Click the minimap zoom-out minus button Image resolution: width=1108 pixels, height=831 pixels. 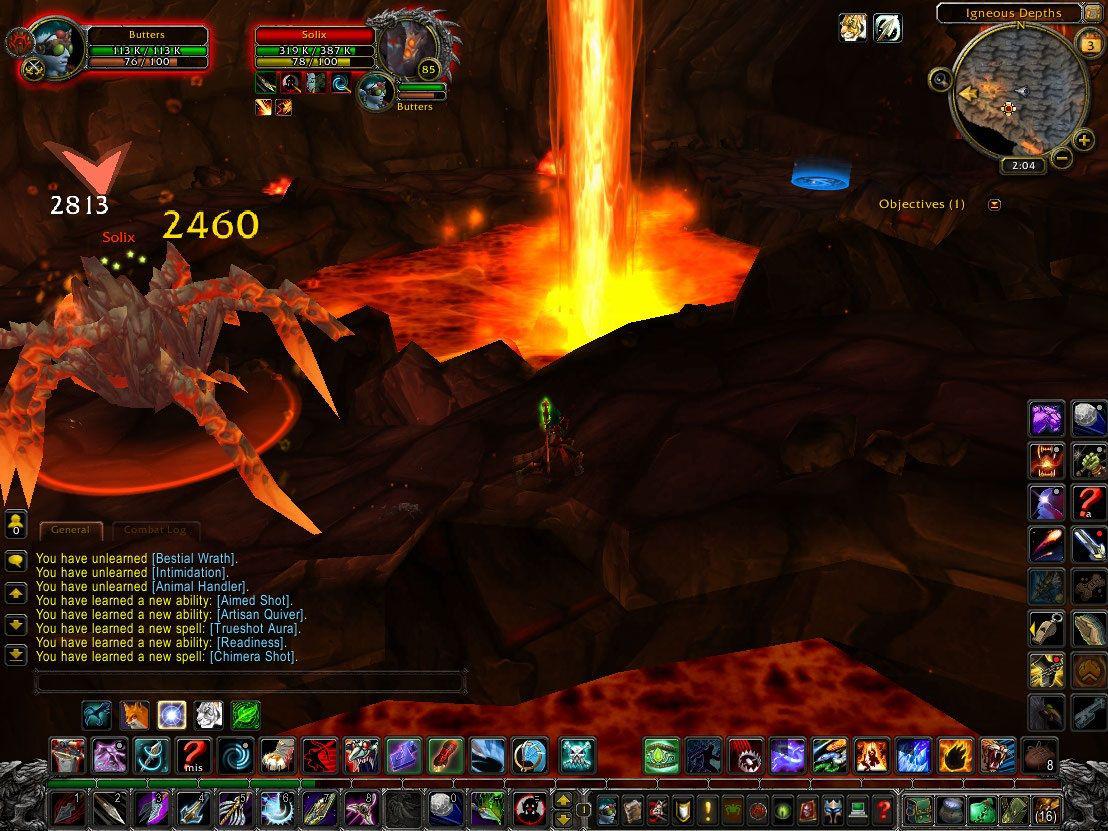pyautogui.click(x=1062, y=157)
